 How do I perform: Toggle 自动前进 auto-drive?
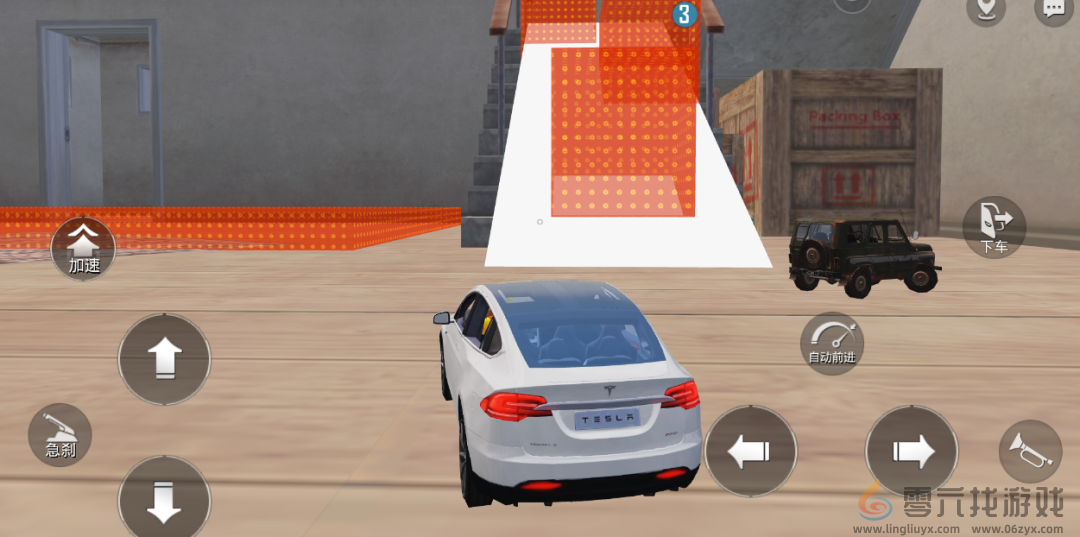point(832,343)
